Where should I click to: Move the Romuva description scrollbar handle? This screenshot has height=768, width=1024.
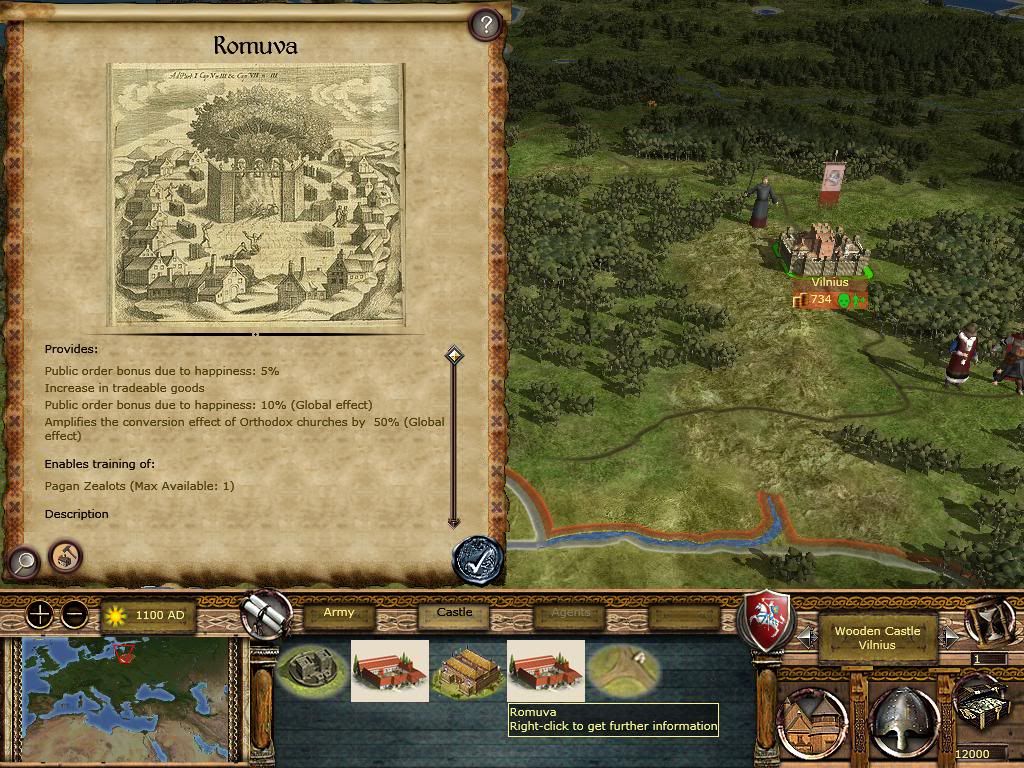(454, 355)
